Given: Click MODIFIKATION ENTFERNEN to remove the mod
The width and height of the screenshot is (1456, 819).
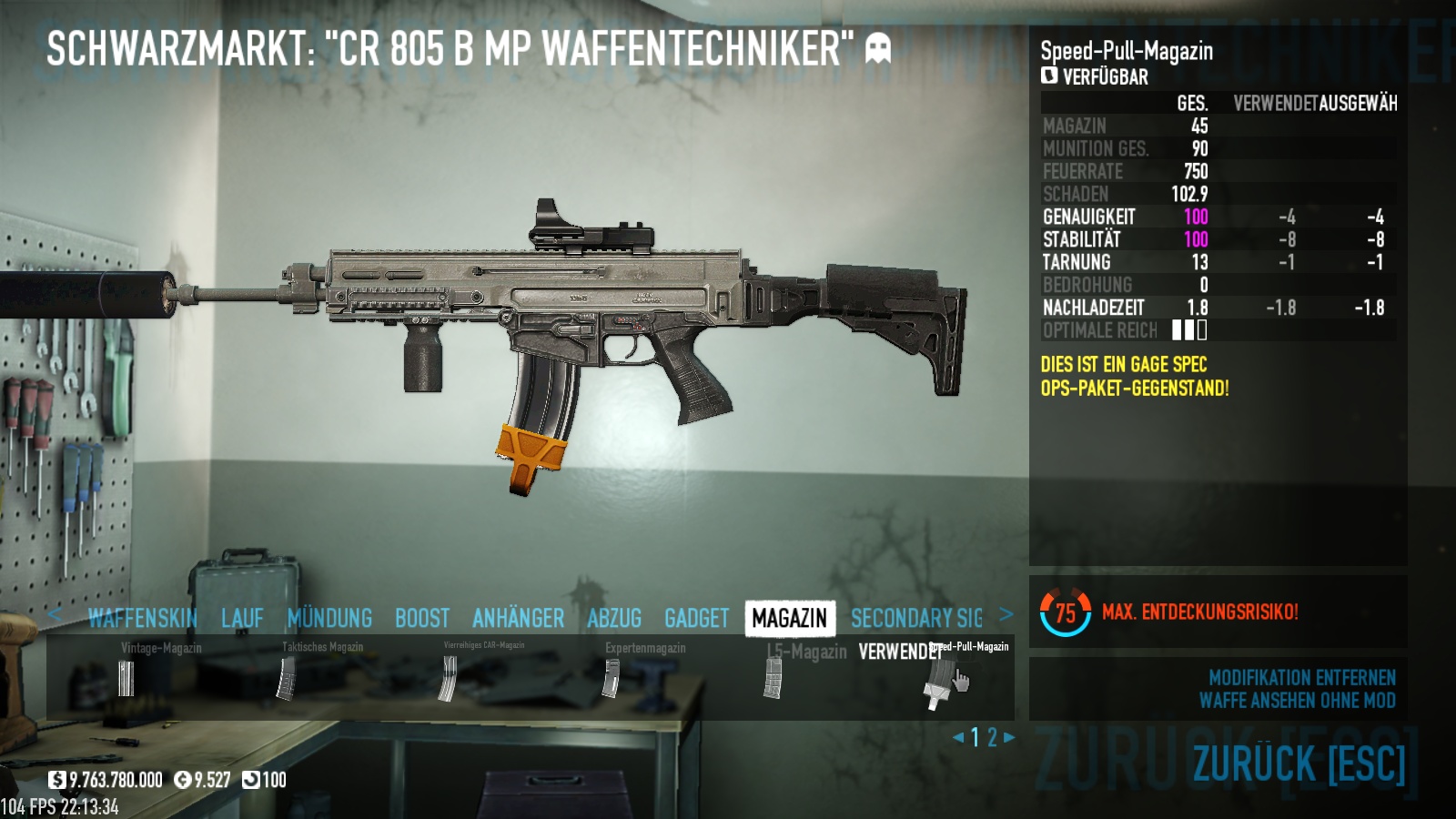Looking at the screenshot, I should [1301, 678].
